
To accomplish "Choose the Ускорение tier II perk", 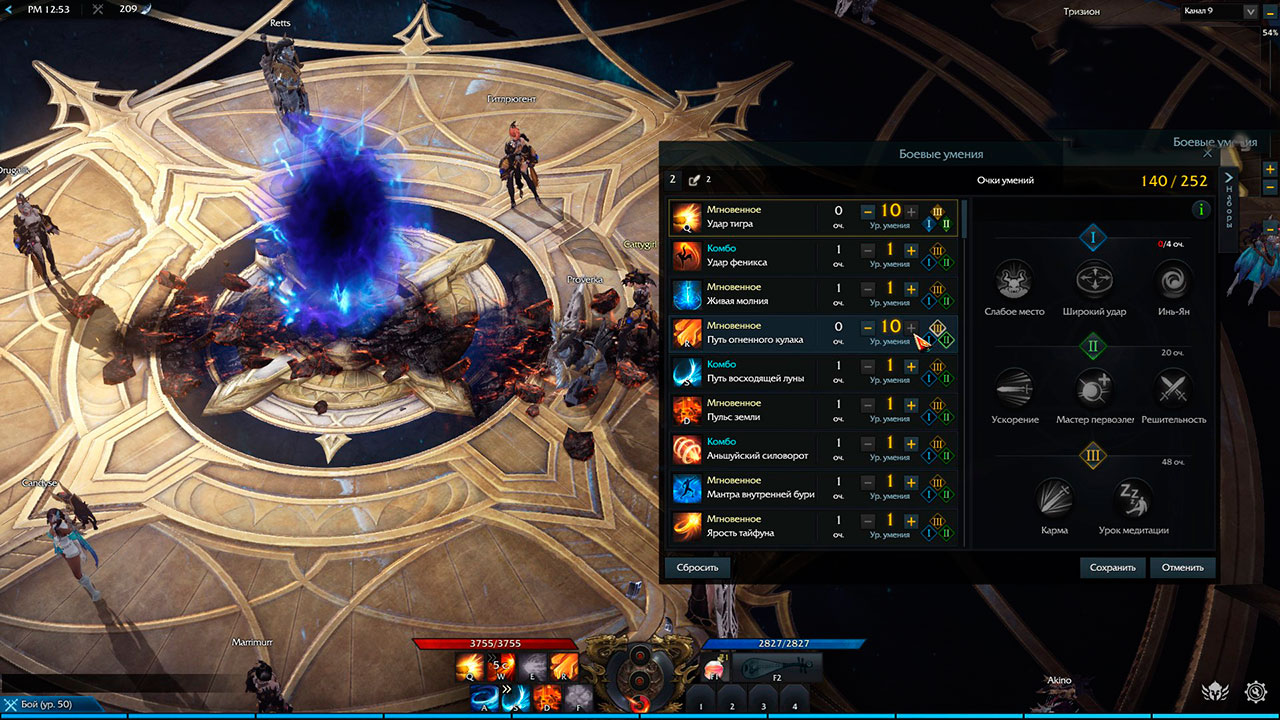I will (1014, 387).
